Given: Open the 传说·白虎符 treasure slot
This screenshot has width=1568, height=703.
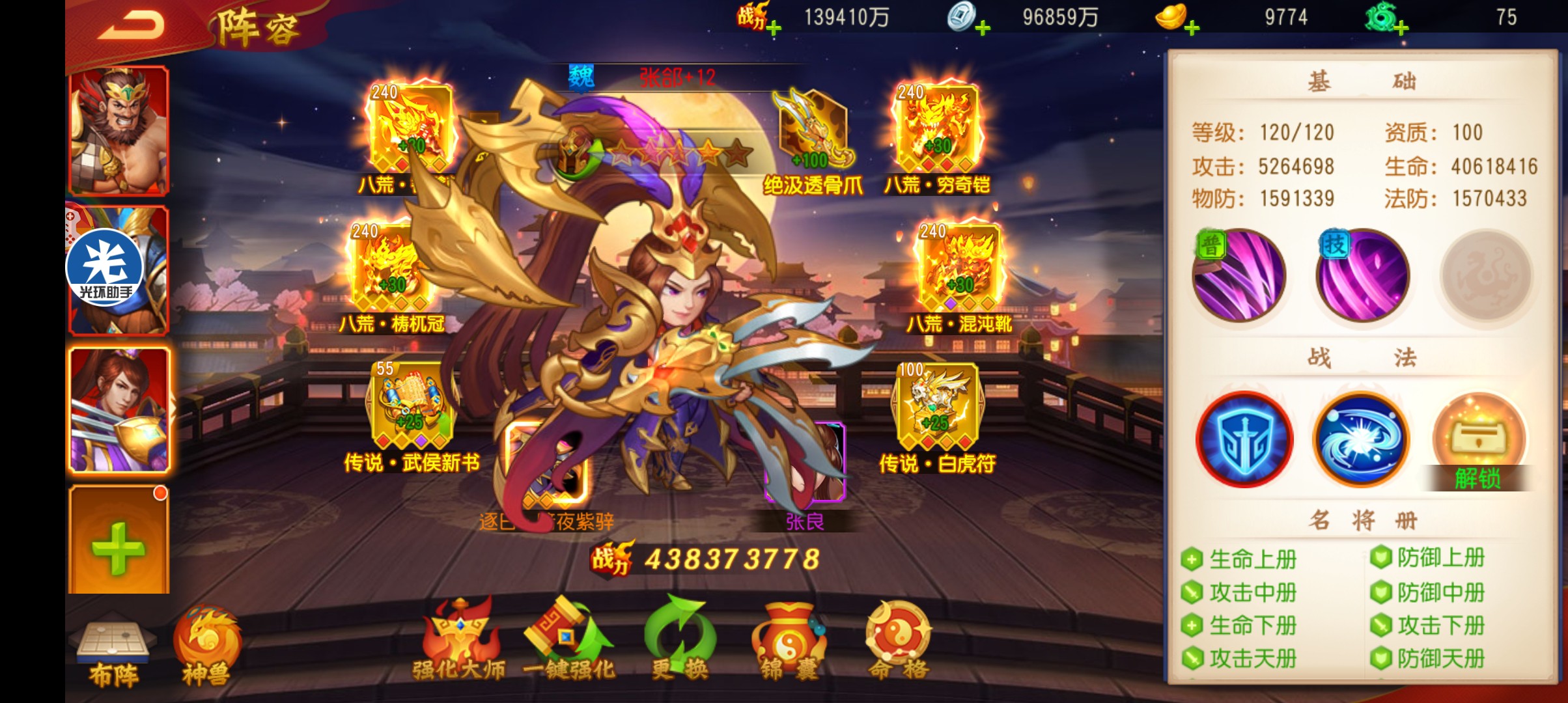Looking at the screenshot, I should (x=937, y=407).
